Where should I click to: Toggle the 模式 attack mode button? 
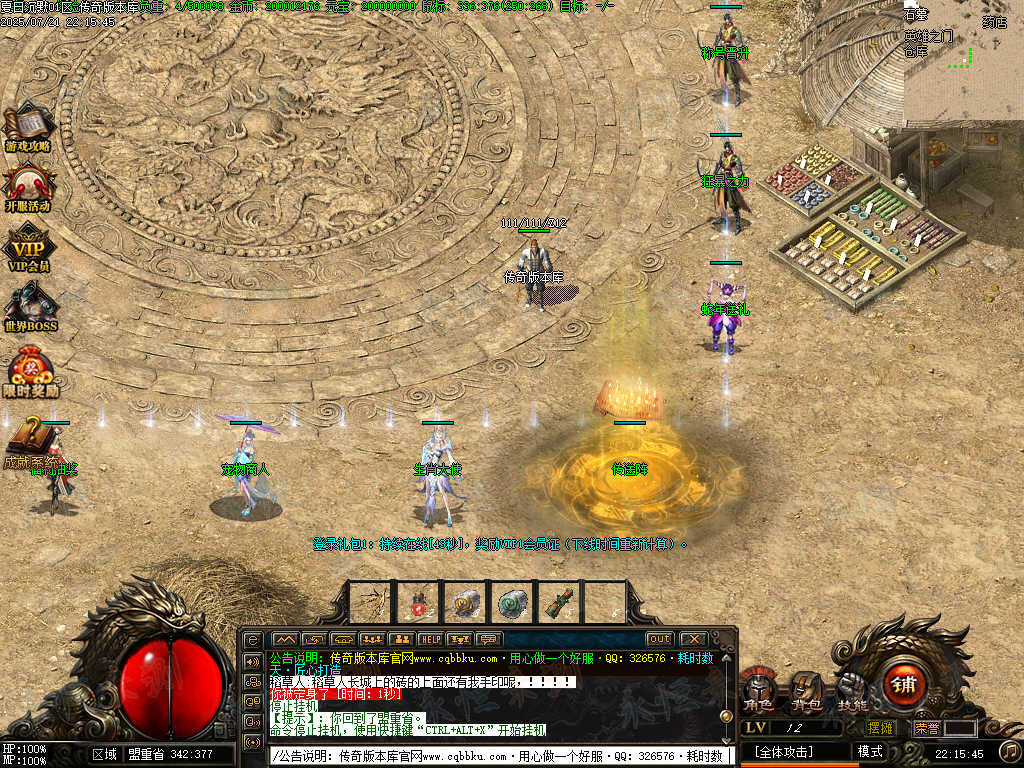(x=869, y=751)
